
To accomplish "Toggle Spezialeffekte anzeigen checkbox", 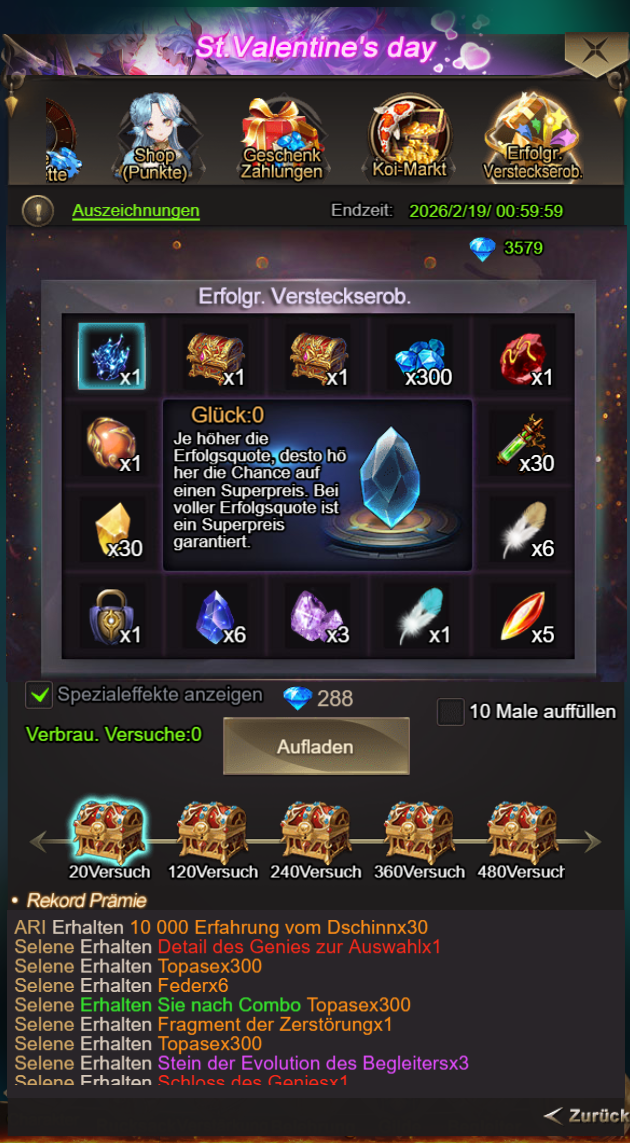I will (x=39, y=695).
